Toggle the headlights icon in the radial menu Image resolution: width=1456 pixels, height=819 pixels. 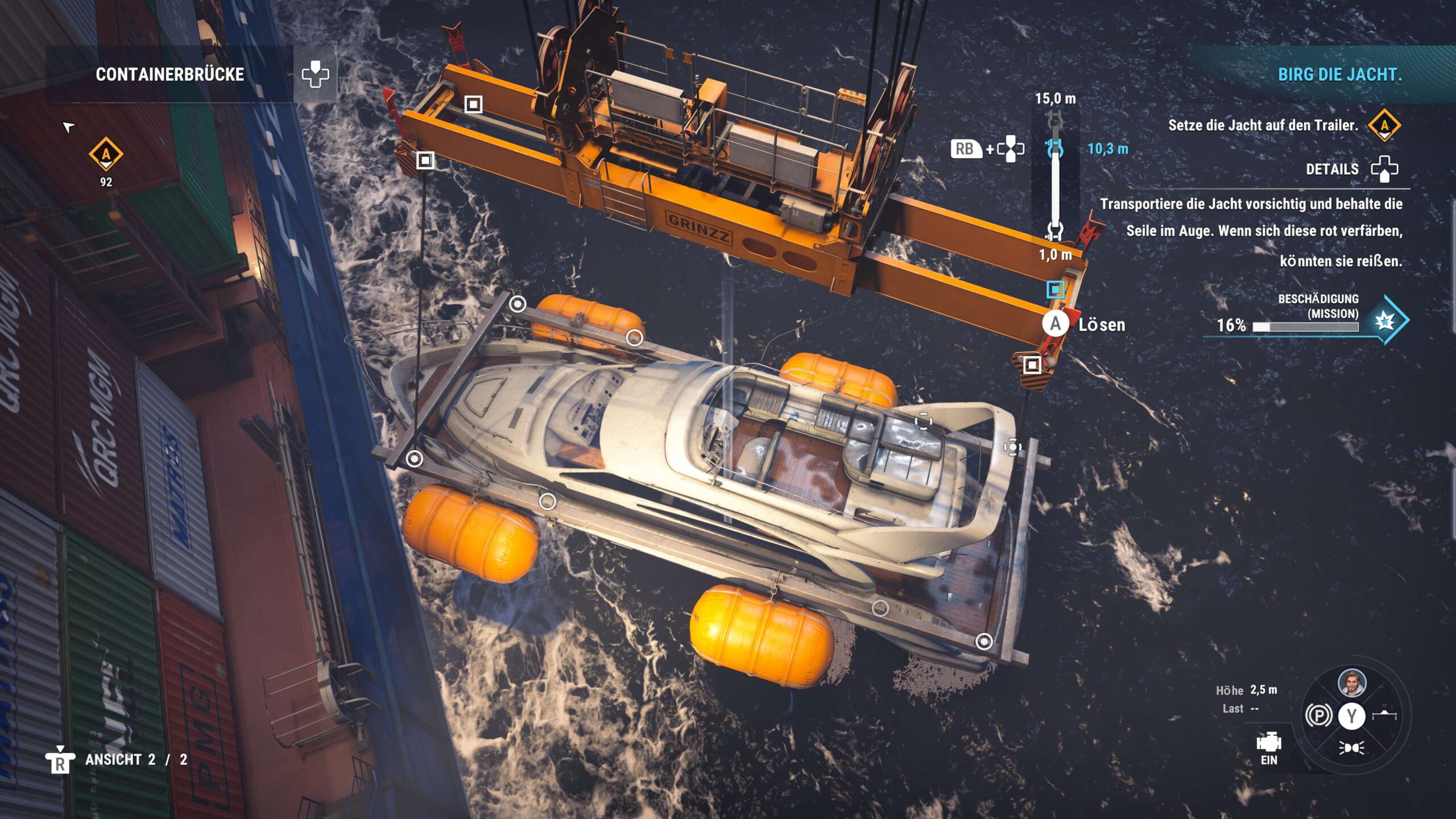tap(1351, 748)
